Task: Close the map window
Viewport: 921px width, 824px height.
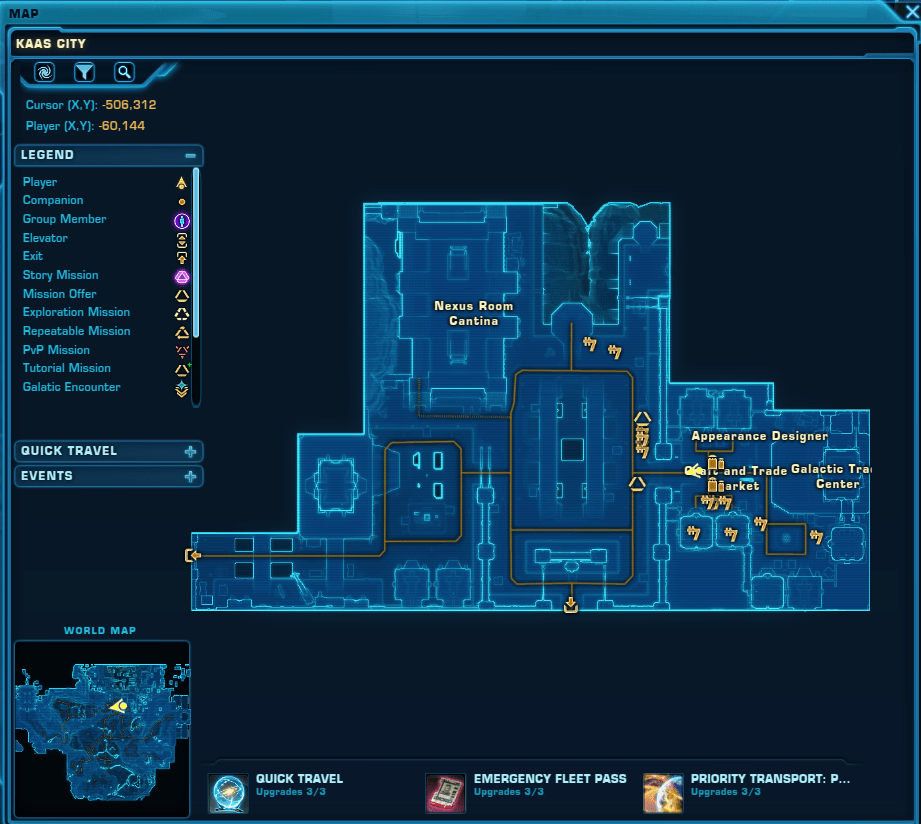Action: pos(911,13)
